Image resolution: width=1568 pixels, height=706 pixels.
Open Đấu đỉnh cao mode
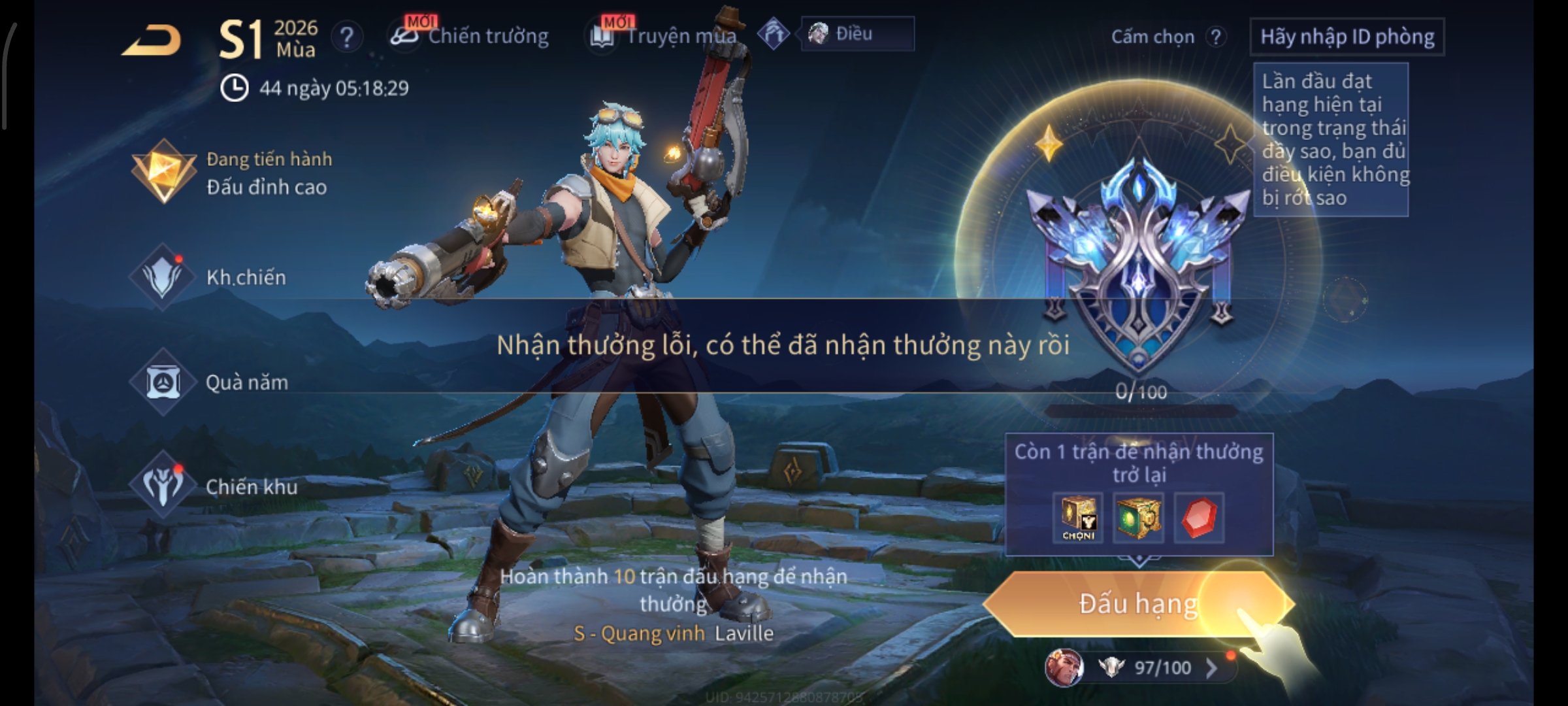(x=232, y=173)
